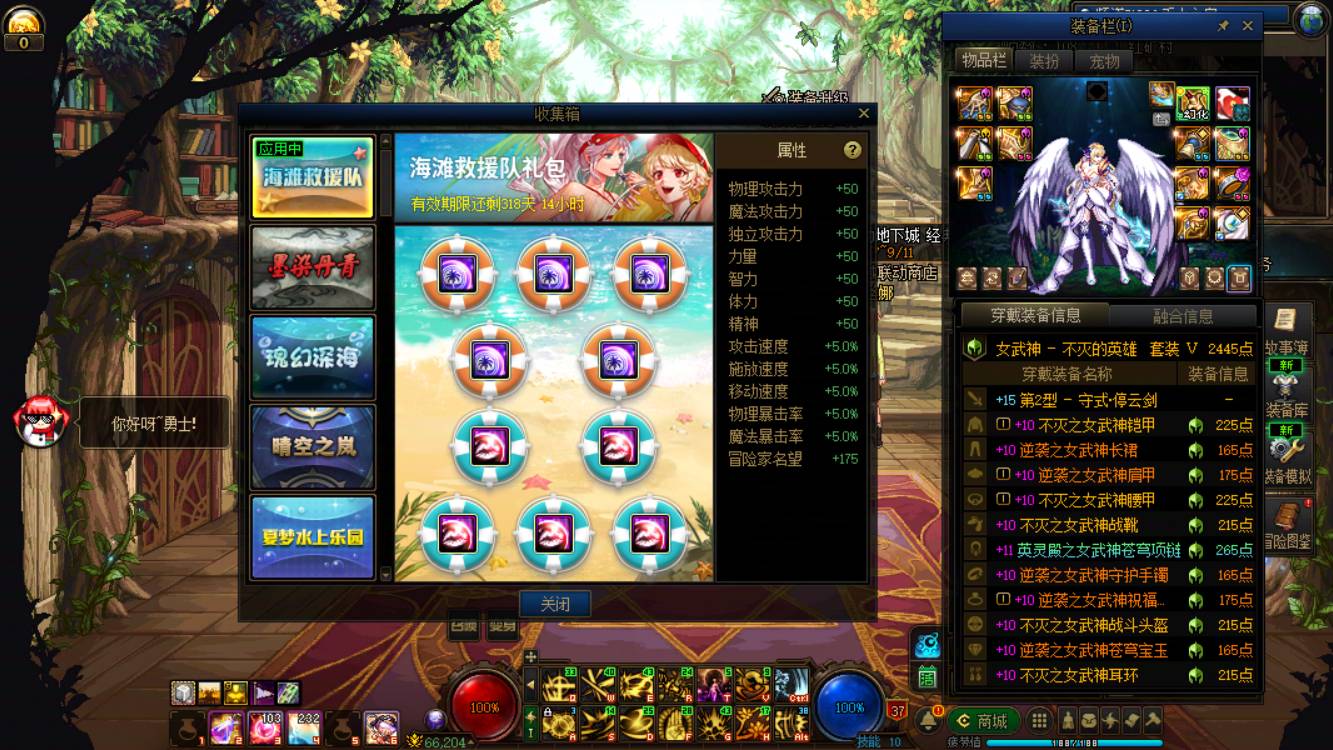Open the 商城 mall button
Image resolution: width=1333 pixels, height=750 pixels.
pos(985,720)
